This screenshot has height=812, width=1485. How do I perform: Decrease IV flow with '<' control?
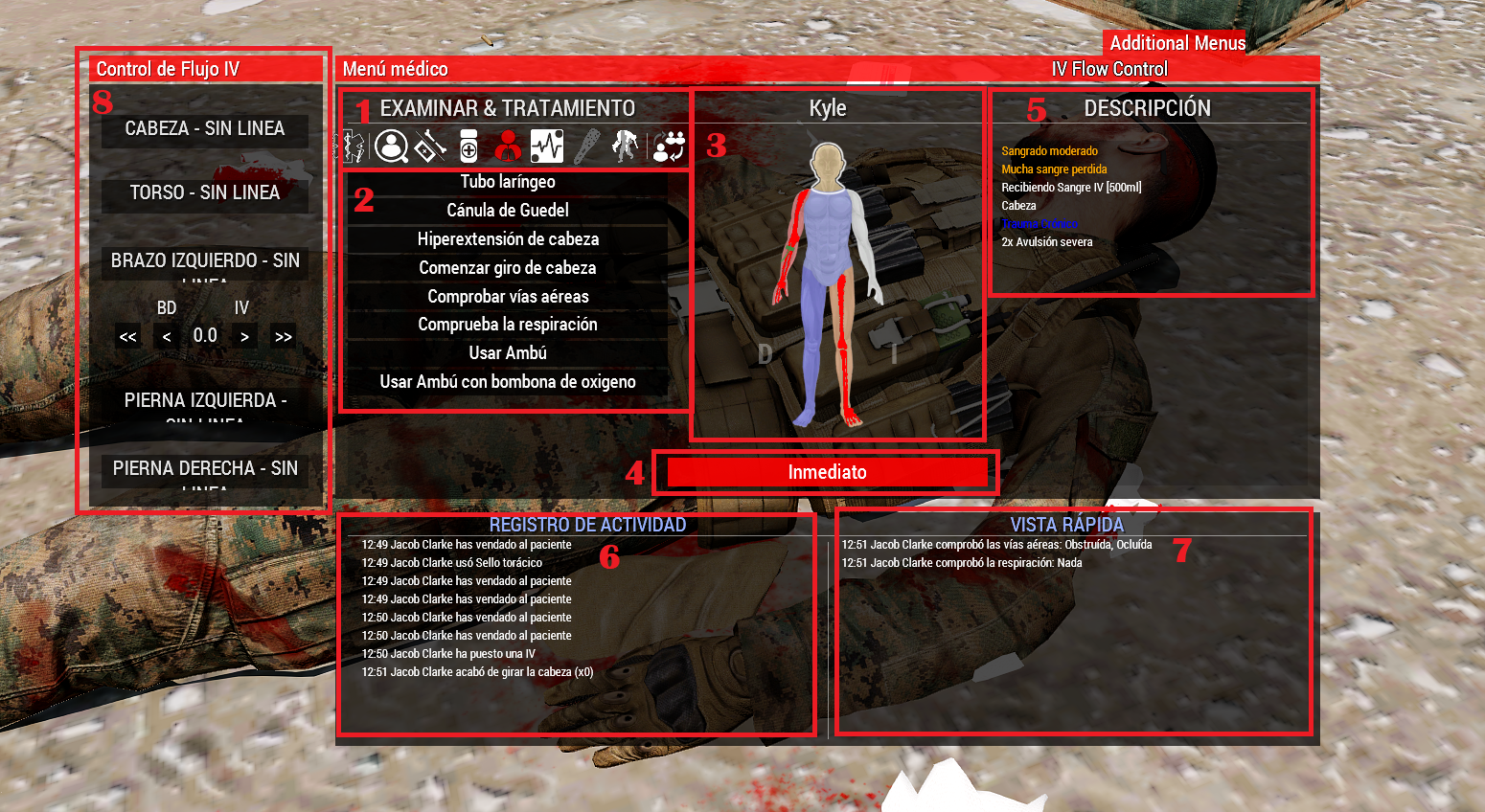click(166, 336)
